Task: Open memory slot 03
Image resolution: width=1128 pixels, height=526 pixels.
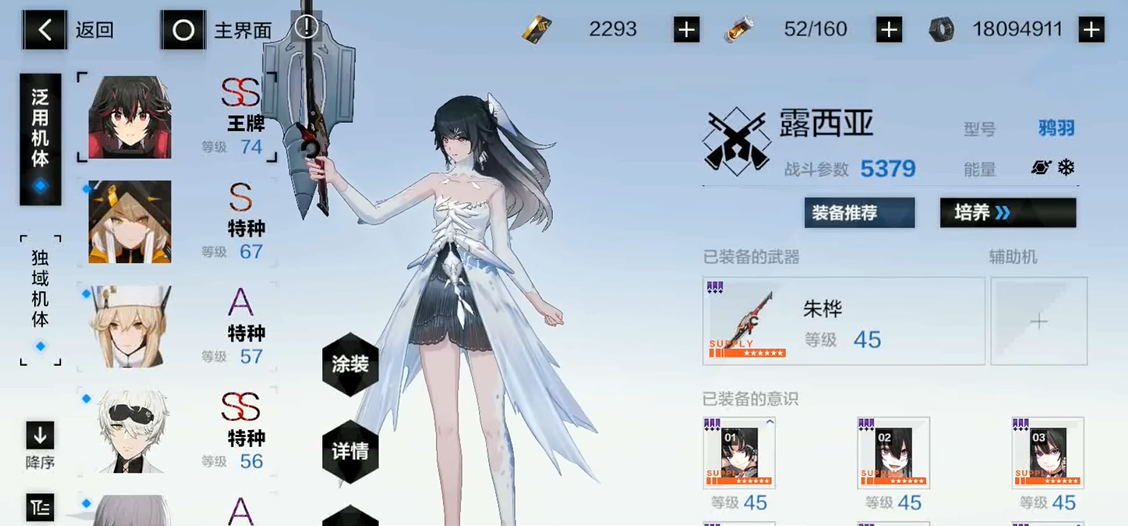Action: point(1047,453)
